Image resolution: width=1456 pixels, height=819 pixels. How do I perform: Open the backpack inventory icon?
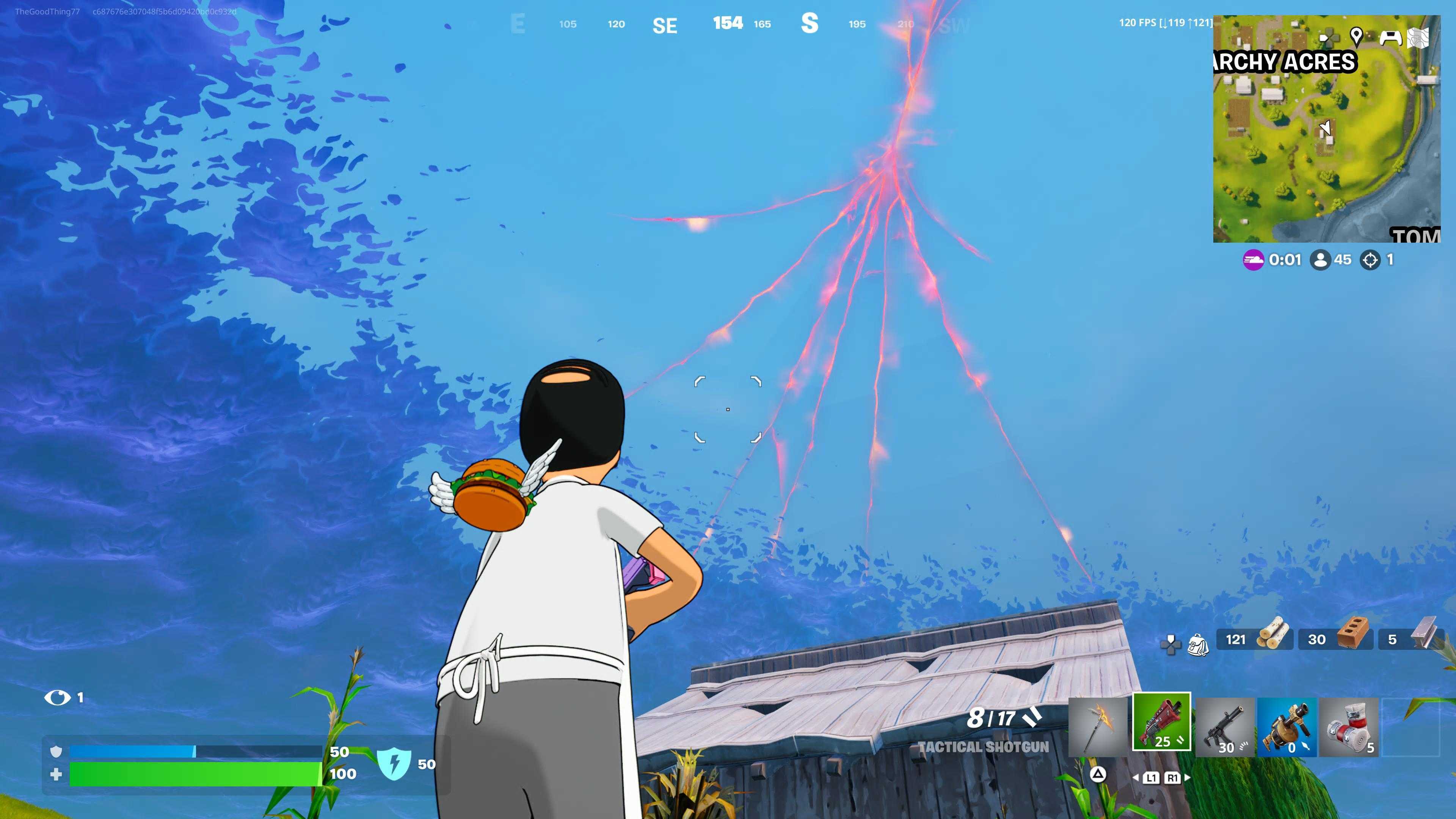[1198, 644]
